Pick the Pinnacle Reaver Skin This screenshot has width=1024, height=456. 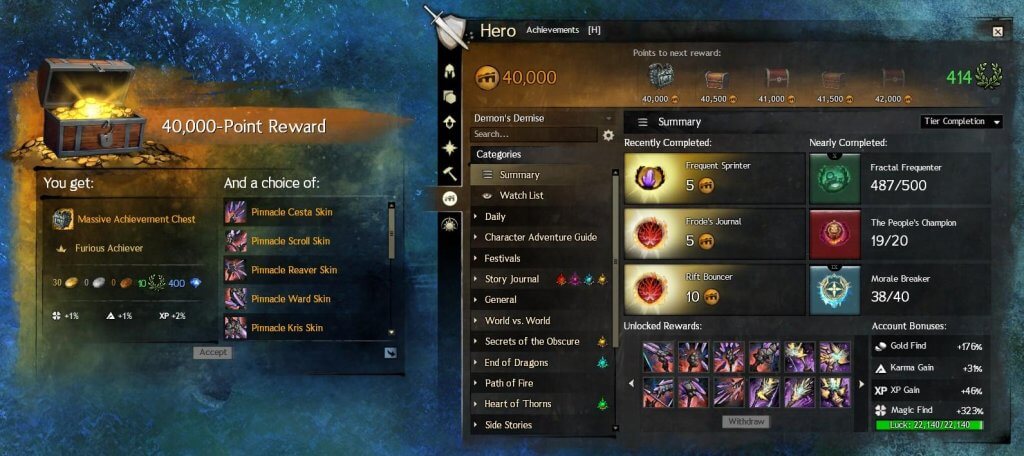(294, 270)
